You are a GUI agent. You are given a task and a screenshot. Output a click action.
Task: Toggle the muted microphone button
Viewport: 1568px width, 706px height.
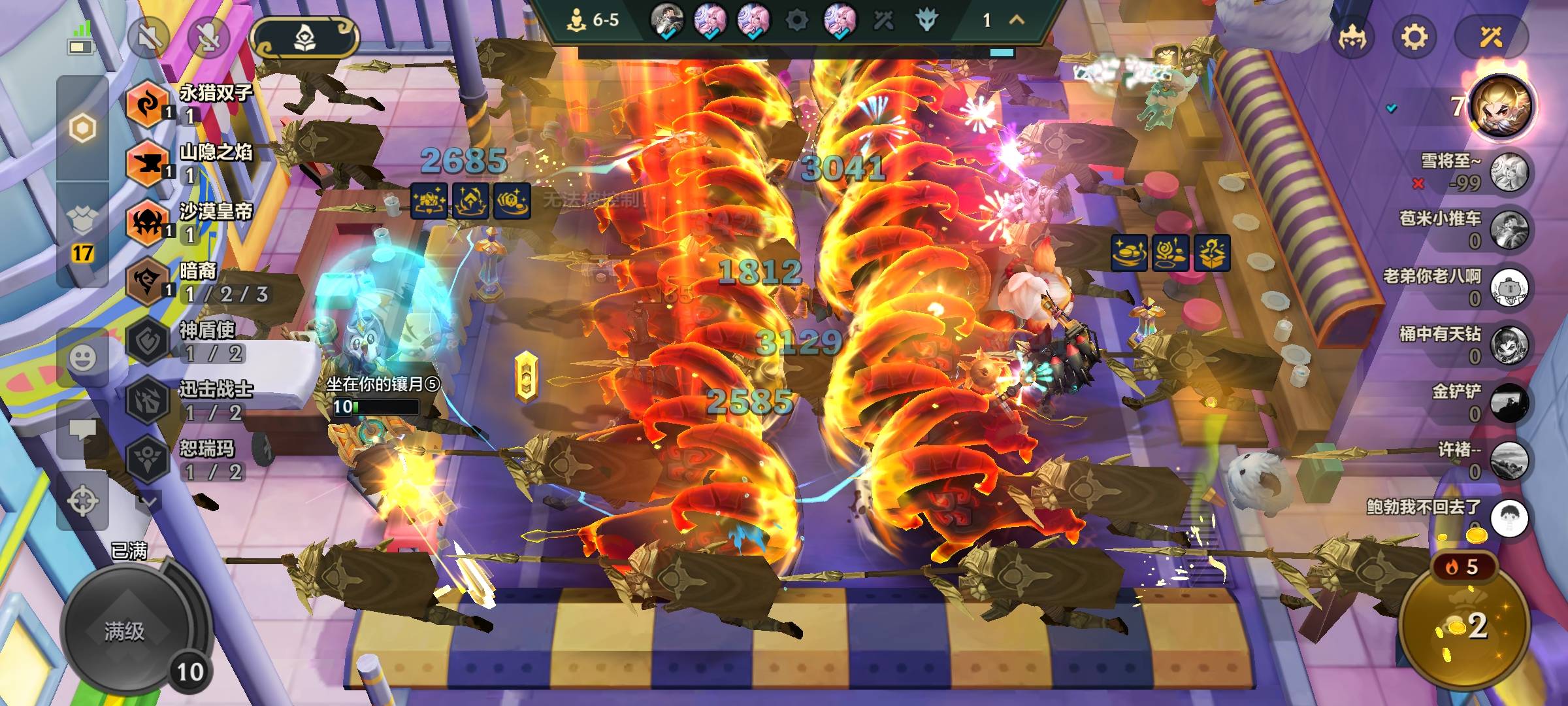tap(209, 37)
